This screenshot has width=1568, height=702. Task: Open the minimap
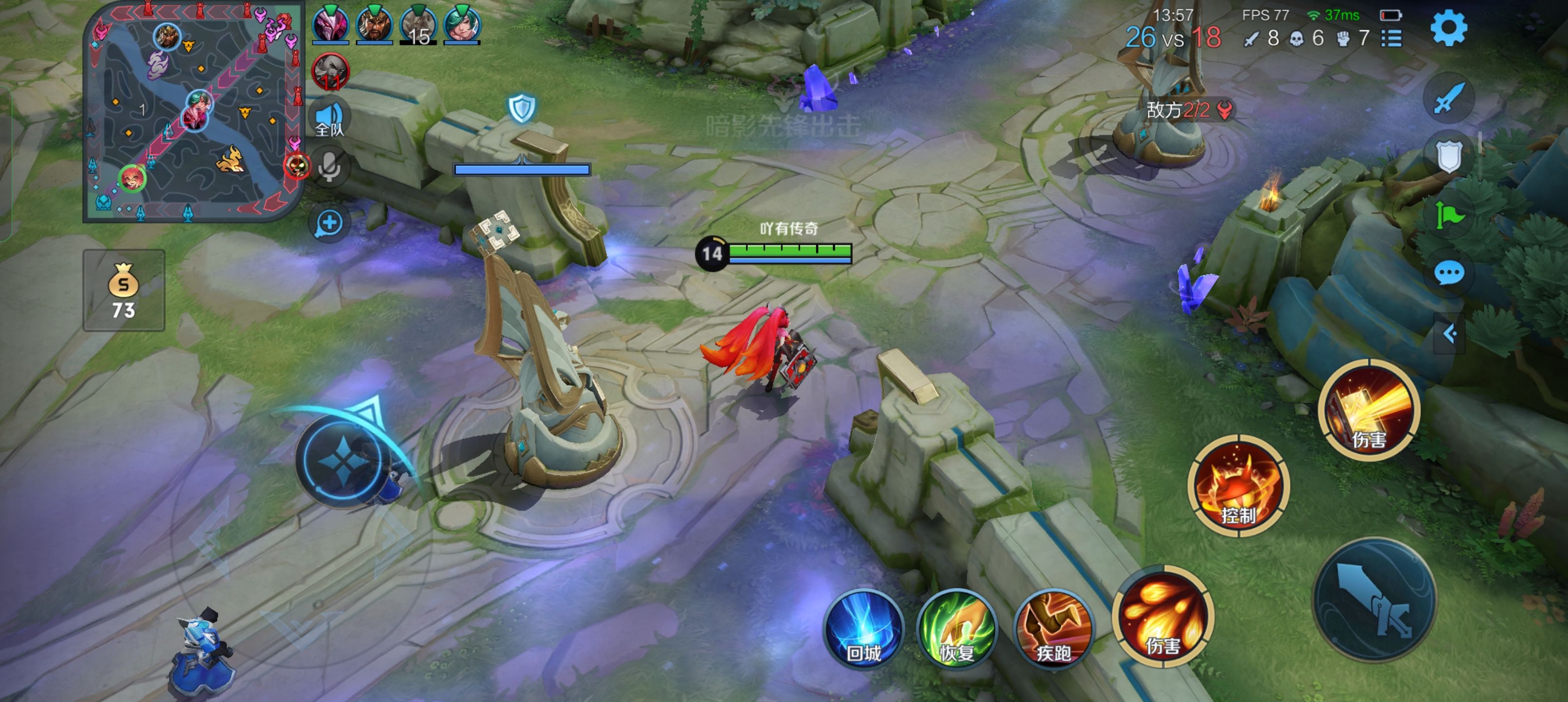(194, 112)
